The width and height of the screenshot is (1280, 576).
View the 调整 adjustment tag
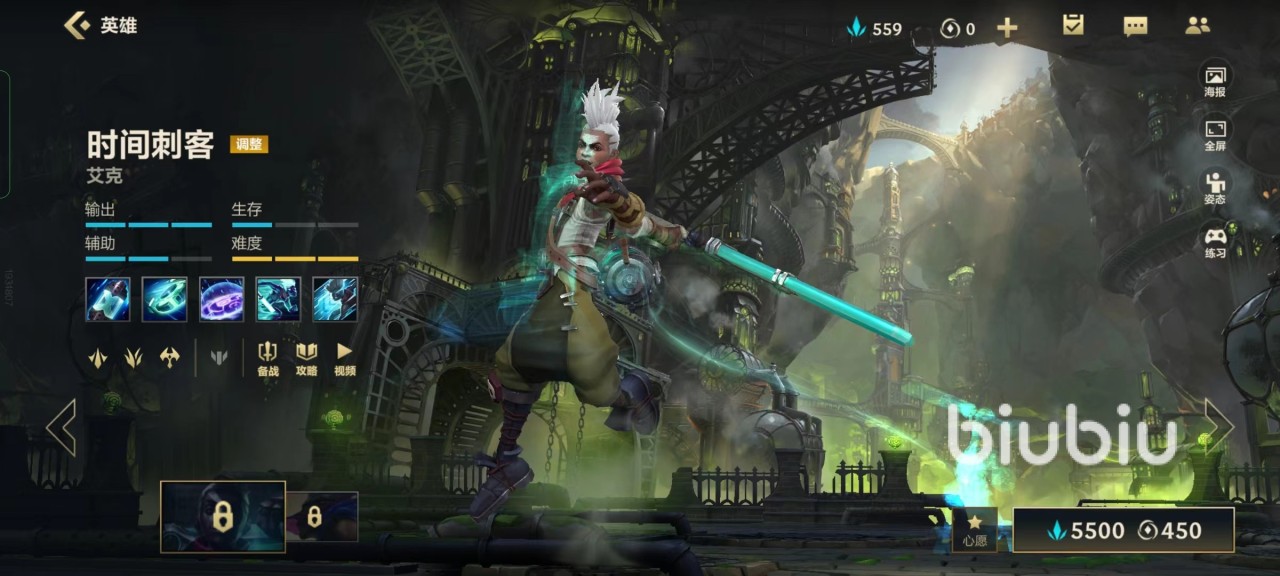[x=249, y=144]
